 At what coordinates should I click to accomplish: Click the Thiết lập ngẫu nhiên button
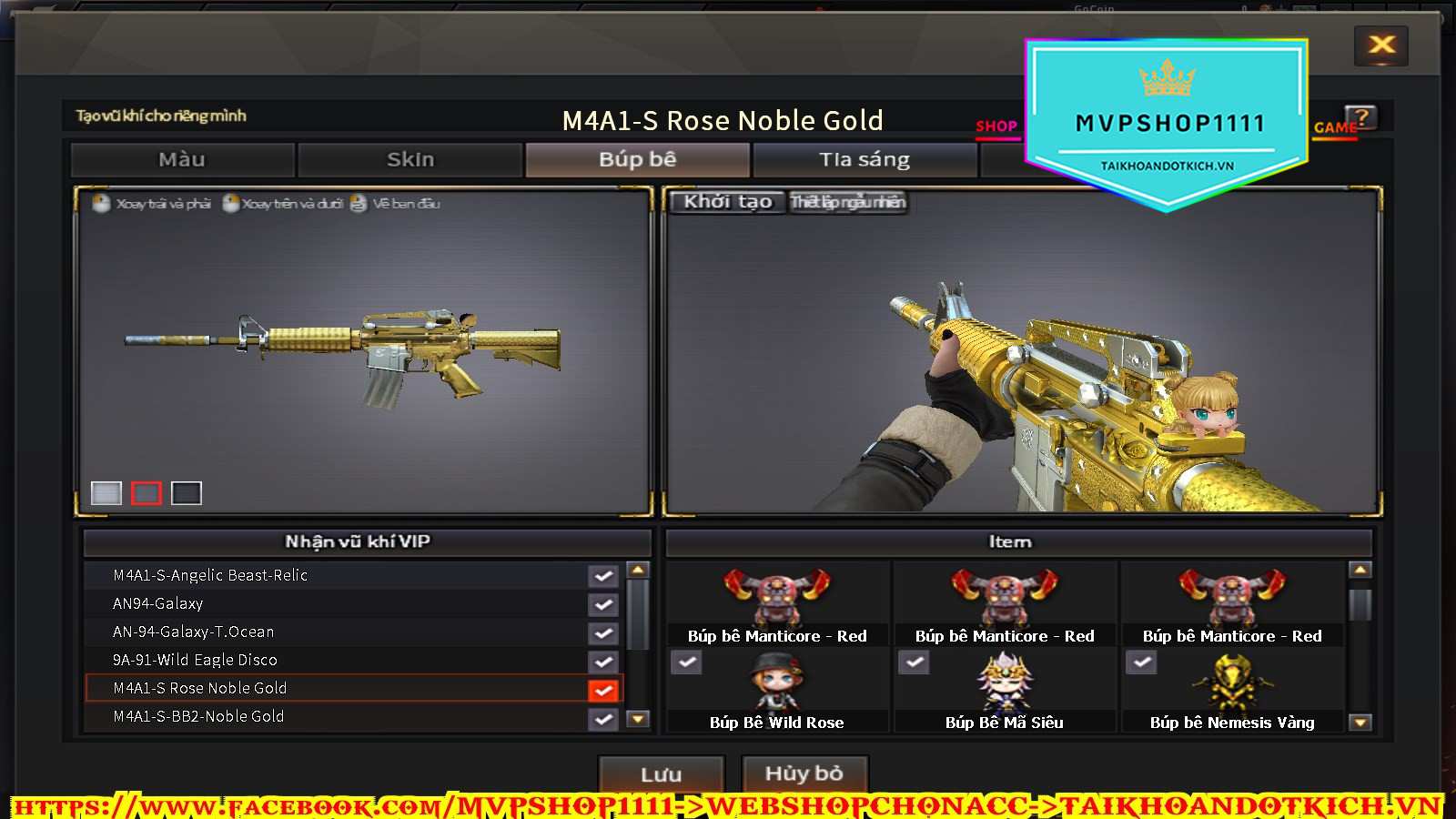click(847, 202)
